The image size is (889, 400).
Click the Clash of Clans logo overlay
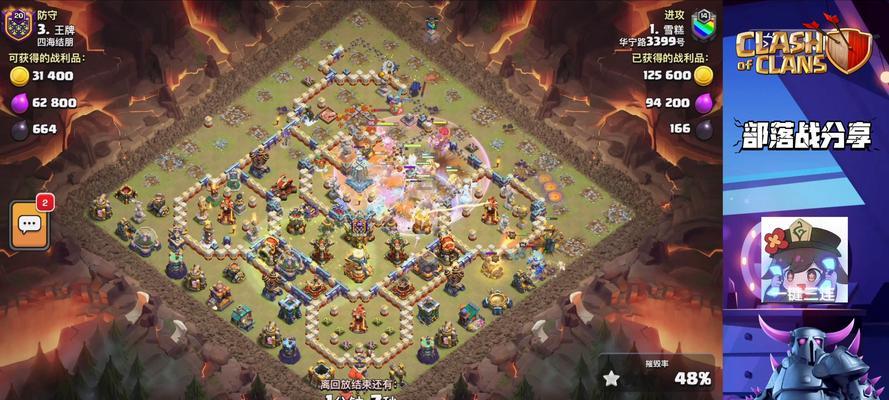pos(802,50)
